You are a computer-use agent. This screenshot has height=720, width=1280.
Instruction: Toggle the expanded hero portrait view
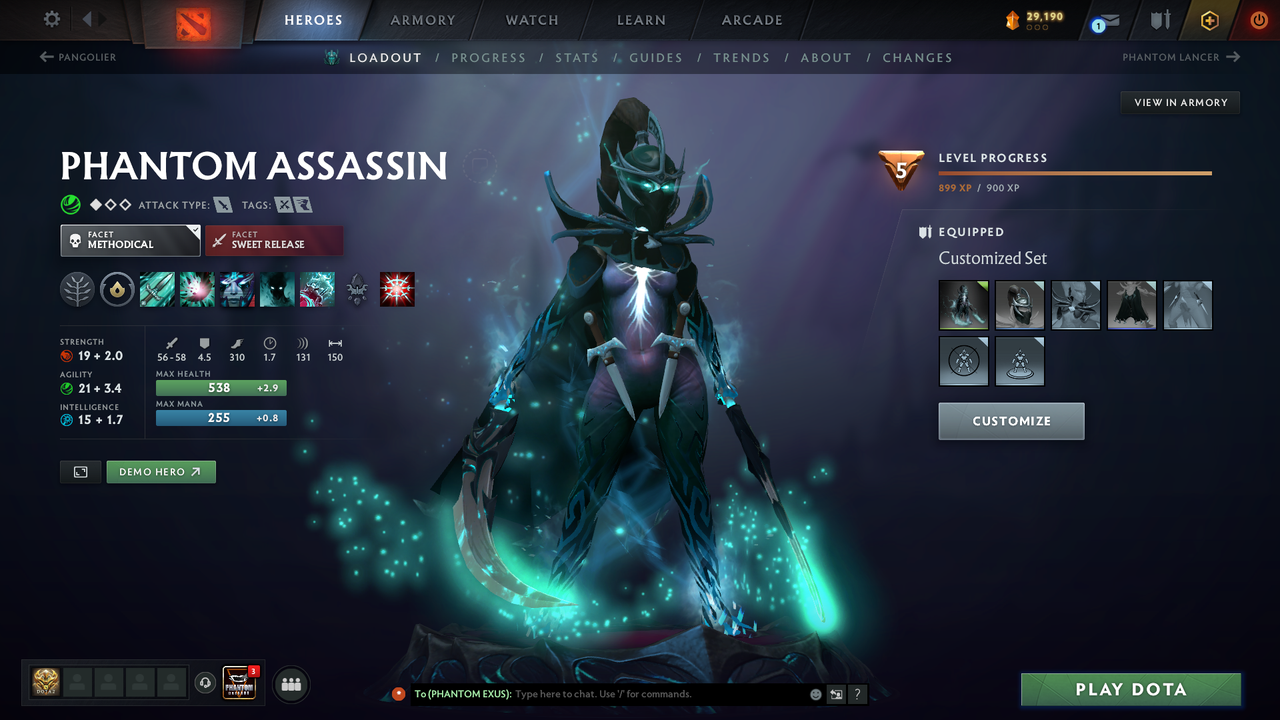[x=80, y=471]
